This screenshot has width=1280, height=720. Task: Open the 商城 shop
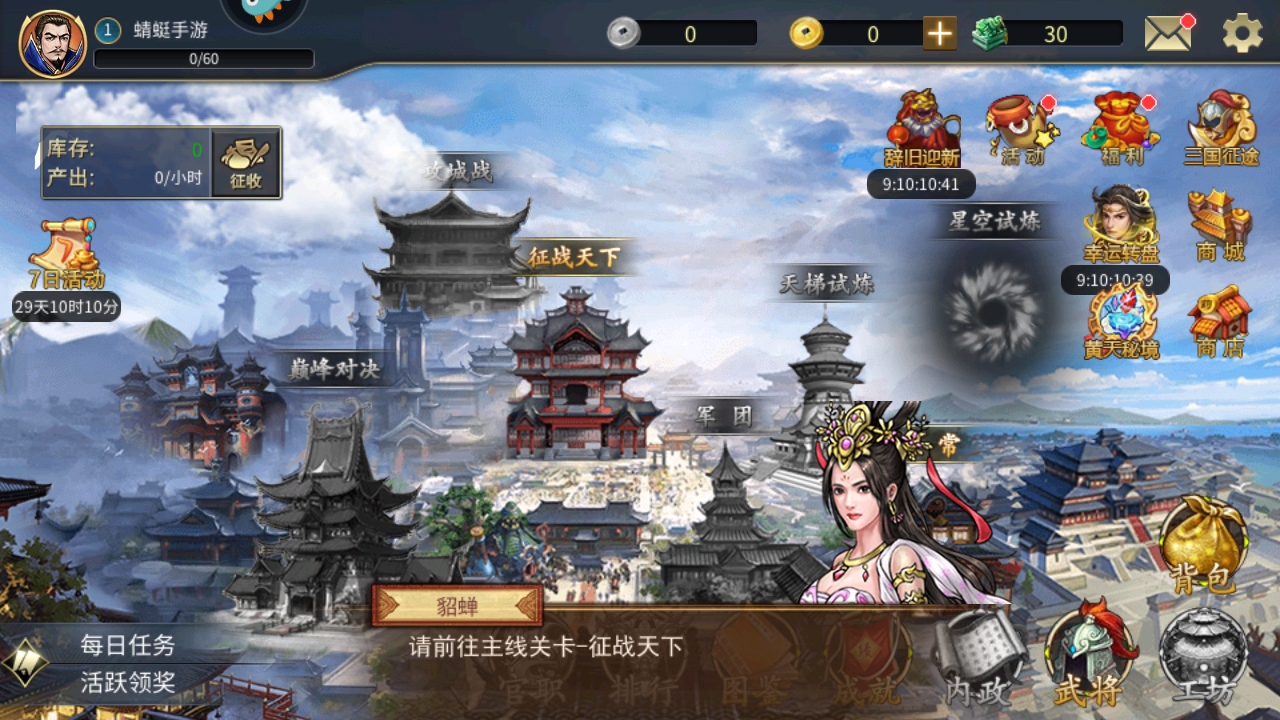(1222, 228)
